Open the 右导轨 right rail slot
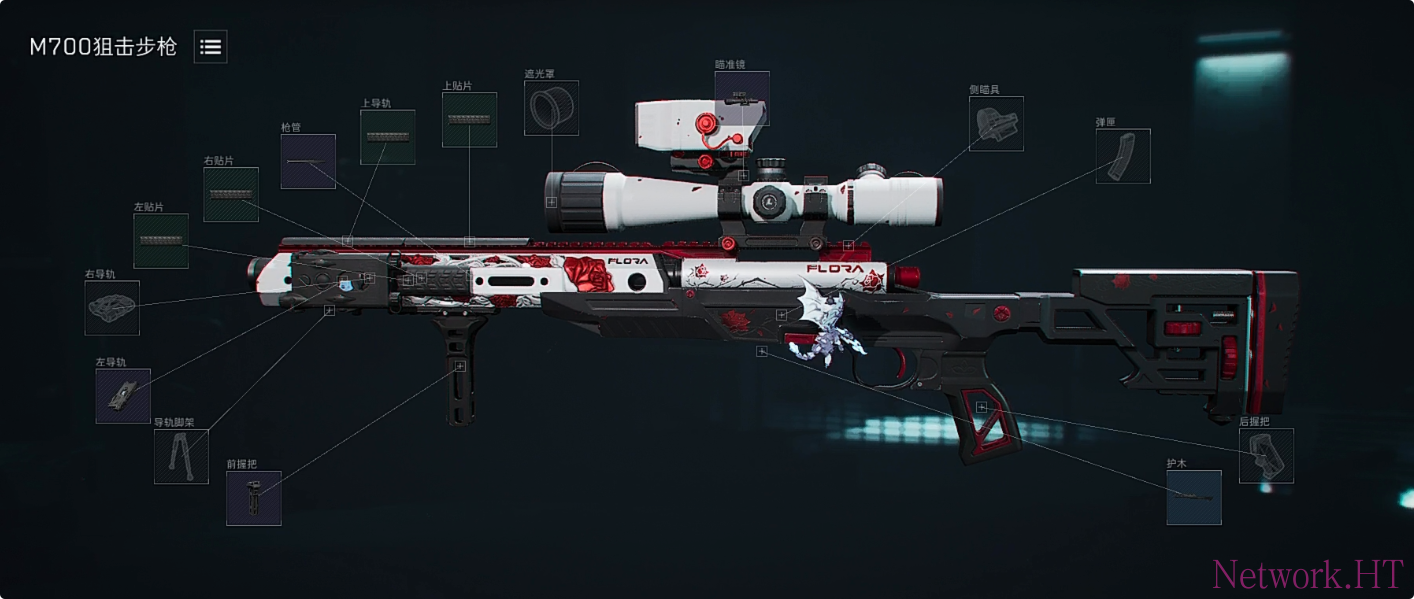 pyautogui.click(x=112, y=308)
